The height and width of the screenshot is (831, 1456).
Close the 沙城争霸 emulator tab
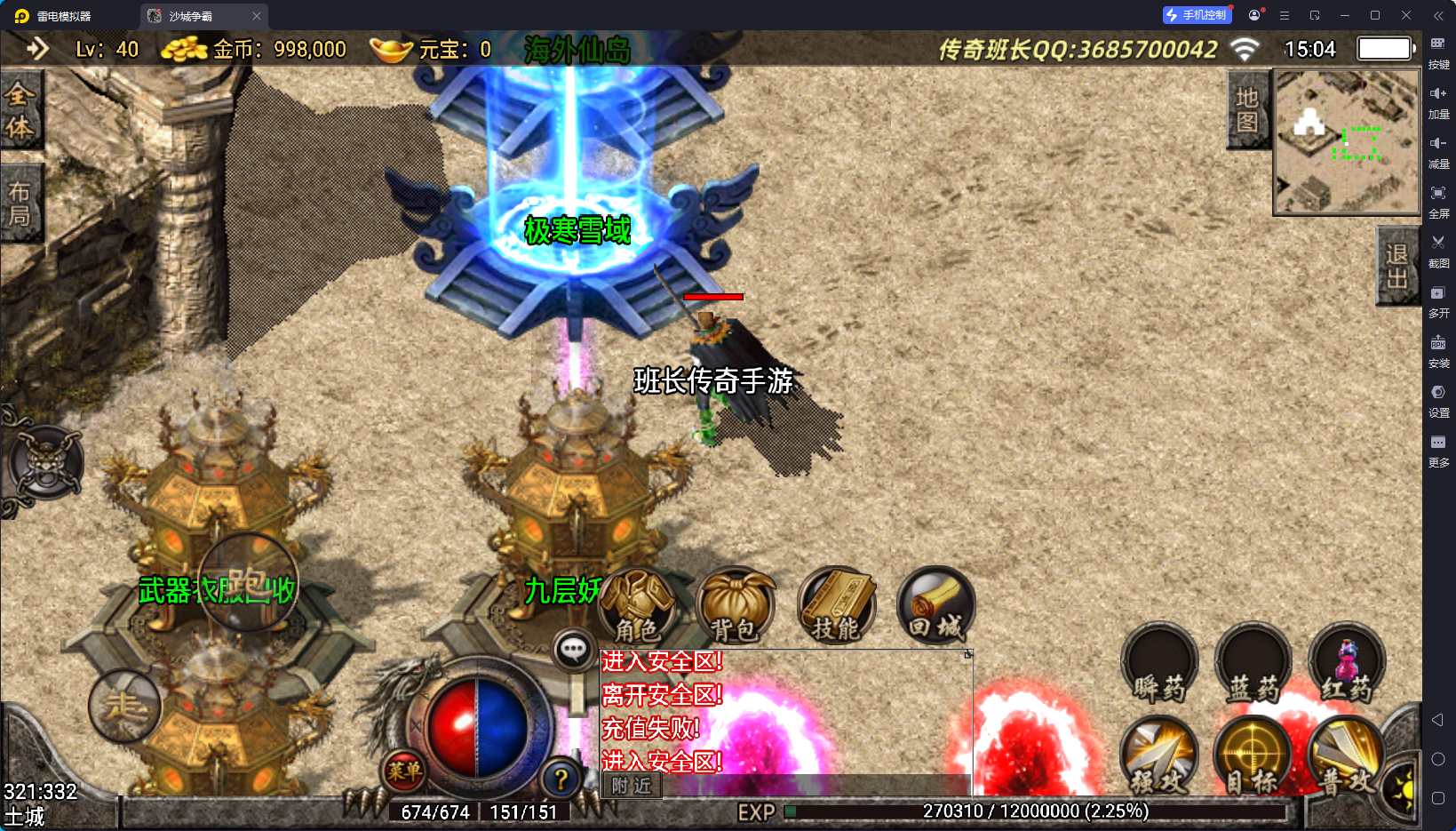coord(257,16)
